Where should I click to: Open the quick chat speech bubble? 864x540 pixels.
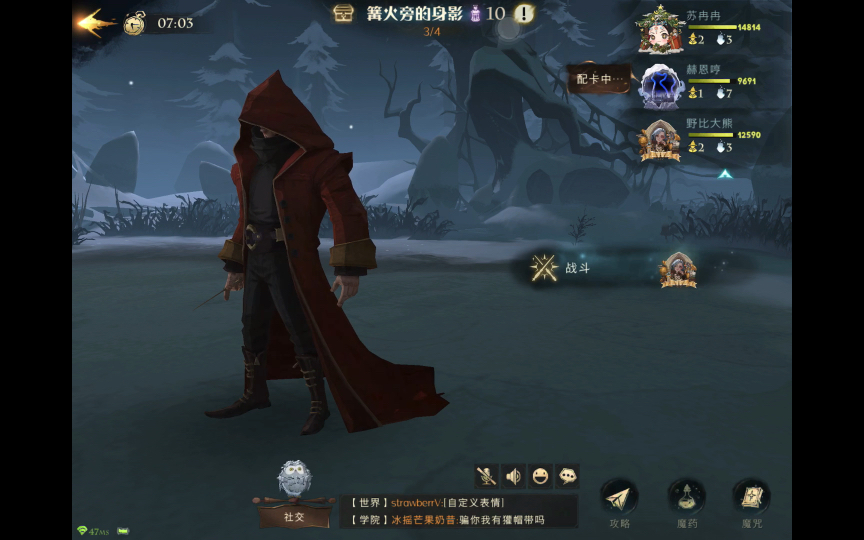(x=566, y=476)
